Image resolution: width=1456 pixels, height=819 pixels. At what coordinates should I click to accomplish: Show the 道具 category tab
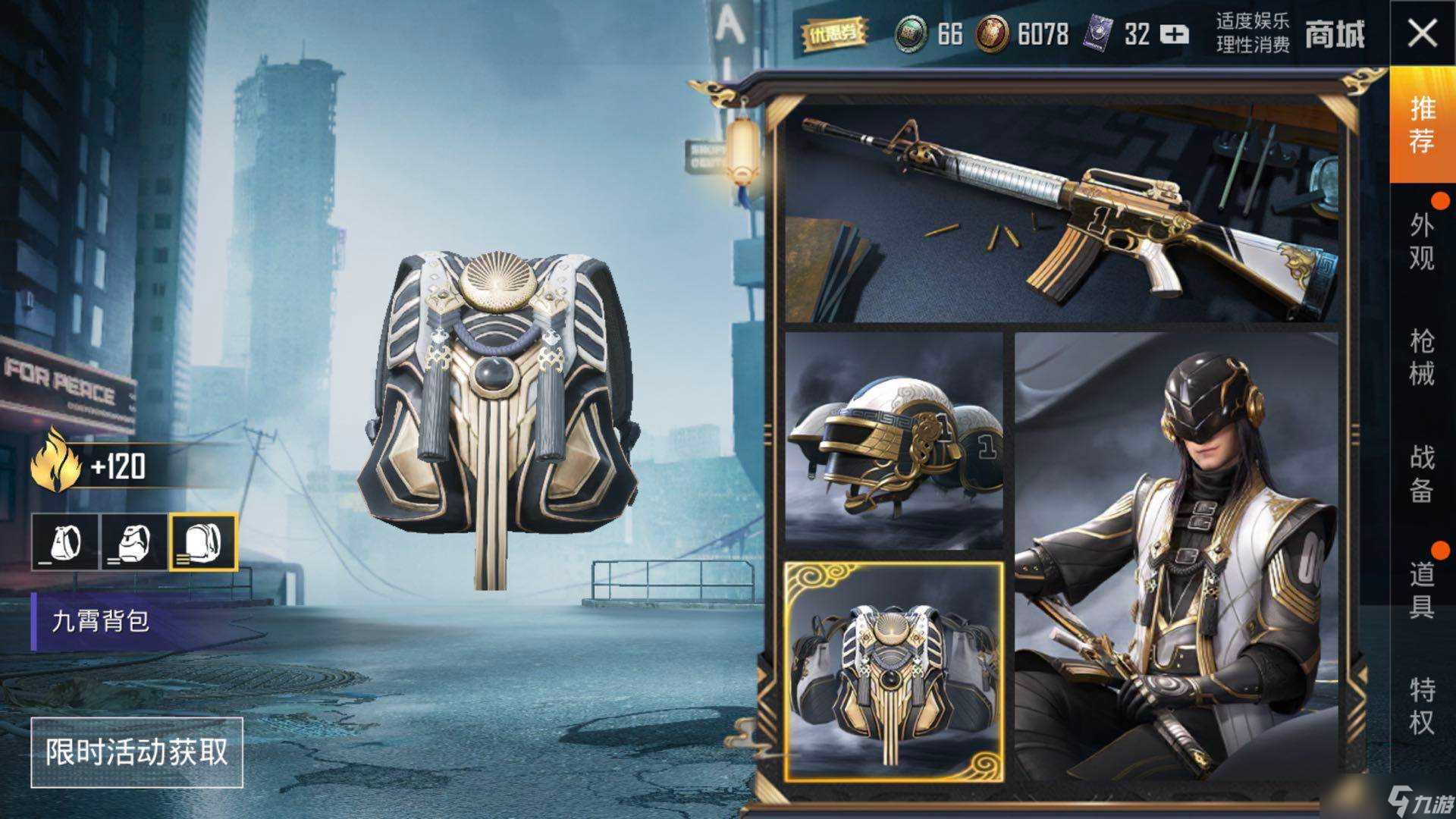[x=1422, y=590]
